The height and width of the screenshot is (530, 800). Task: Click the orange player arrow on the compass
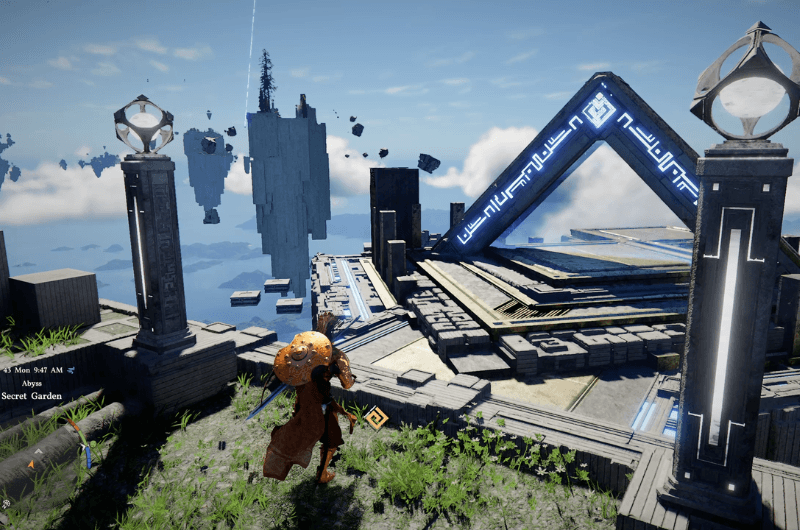coord(32,463)
